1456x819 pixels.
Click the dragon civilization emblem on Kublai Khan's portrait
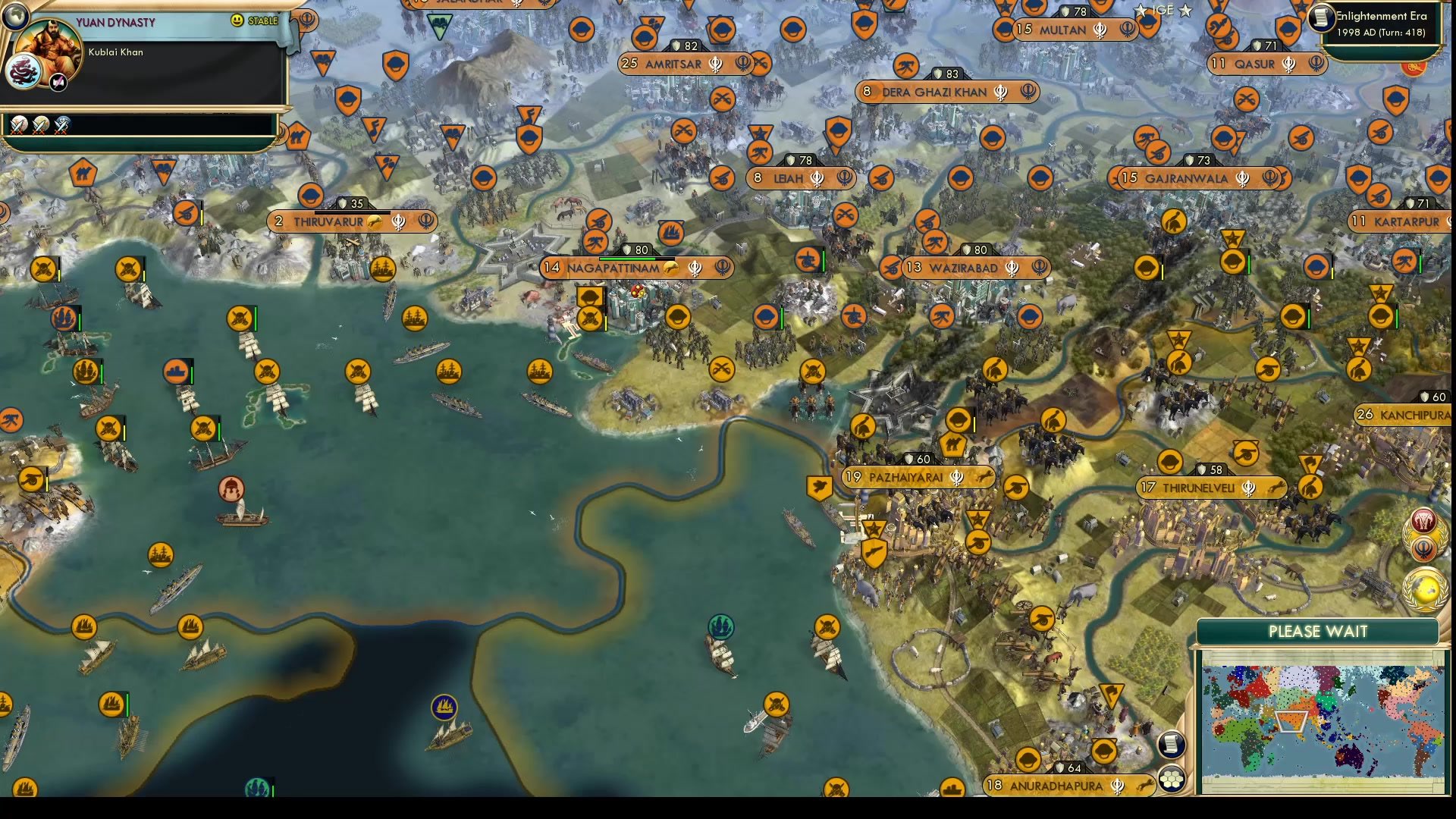[x=21, y=70]
